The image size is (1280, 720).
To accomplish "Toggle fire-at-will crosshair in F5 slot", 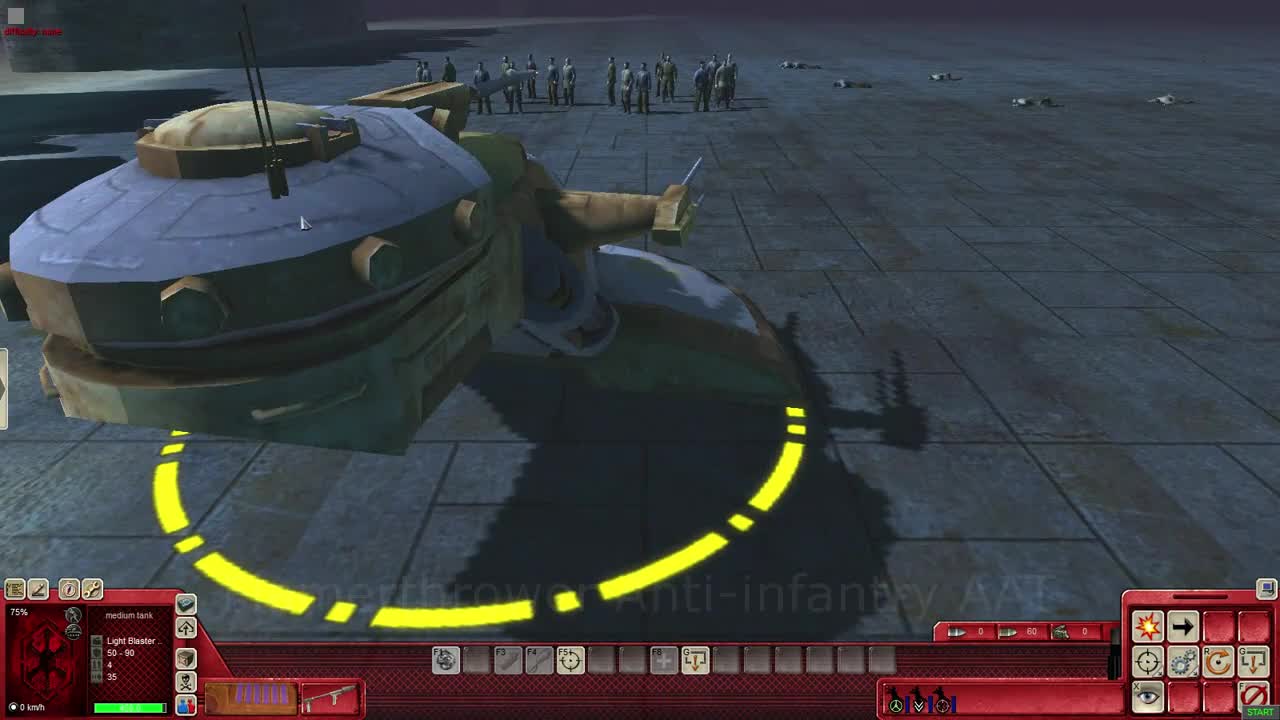I will click(570, 661).
